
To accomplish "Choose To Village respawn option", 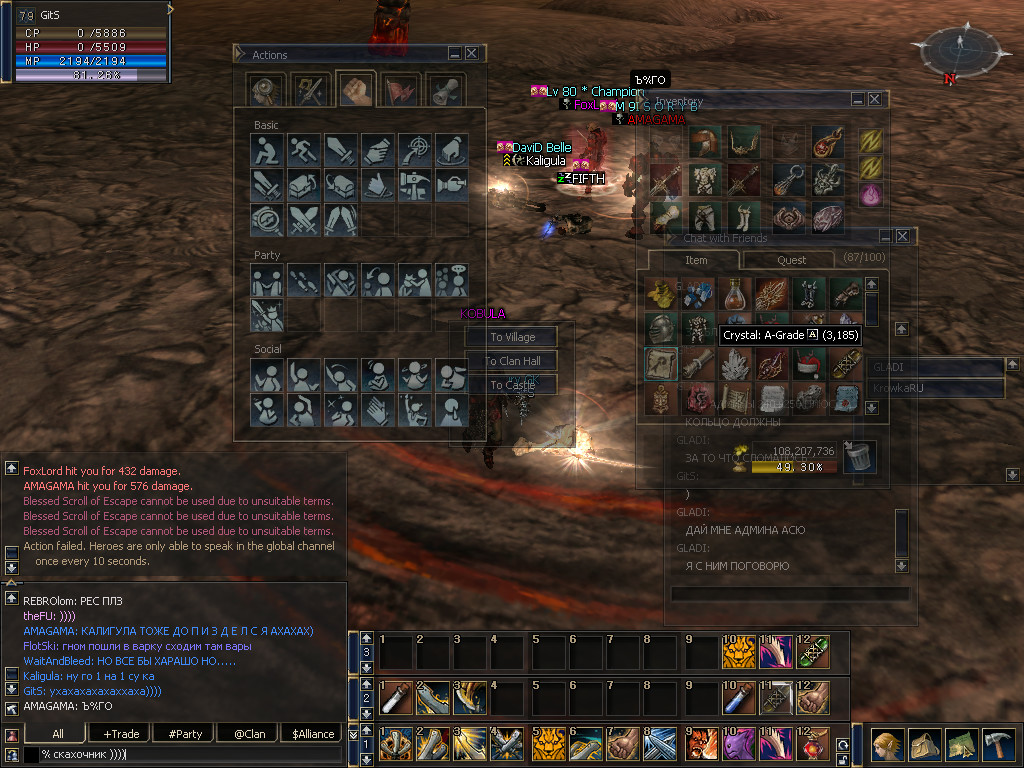I will click(512, 337).
